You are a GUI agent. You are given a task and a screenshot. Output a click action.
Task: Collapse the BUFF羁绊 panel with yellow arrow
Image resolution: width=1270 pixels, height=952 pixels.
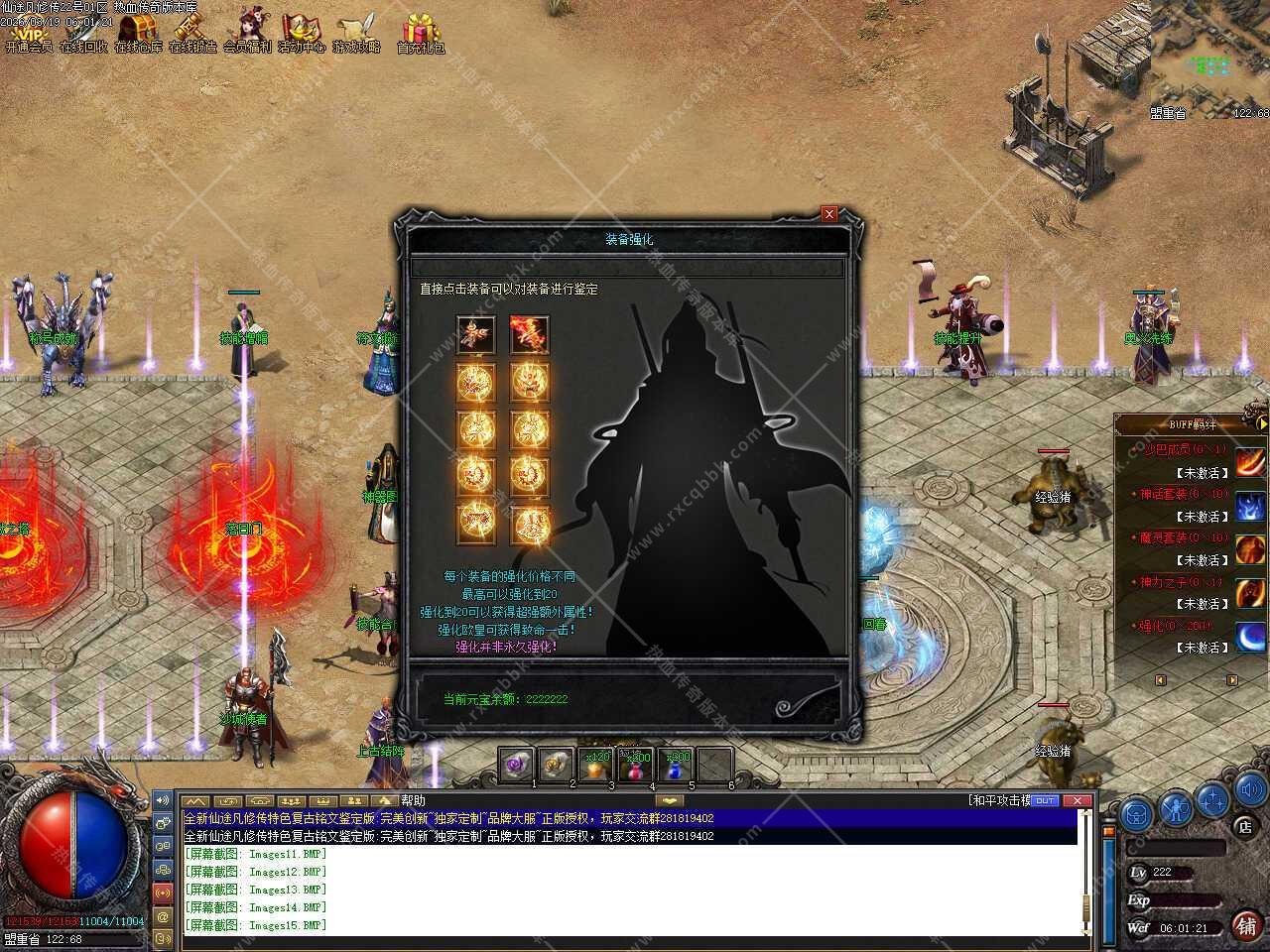[1262, 424]
